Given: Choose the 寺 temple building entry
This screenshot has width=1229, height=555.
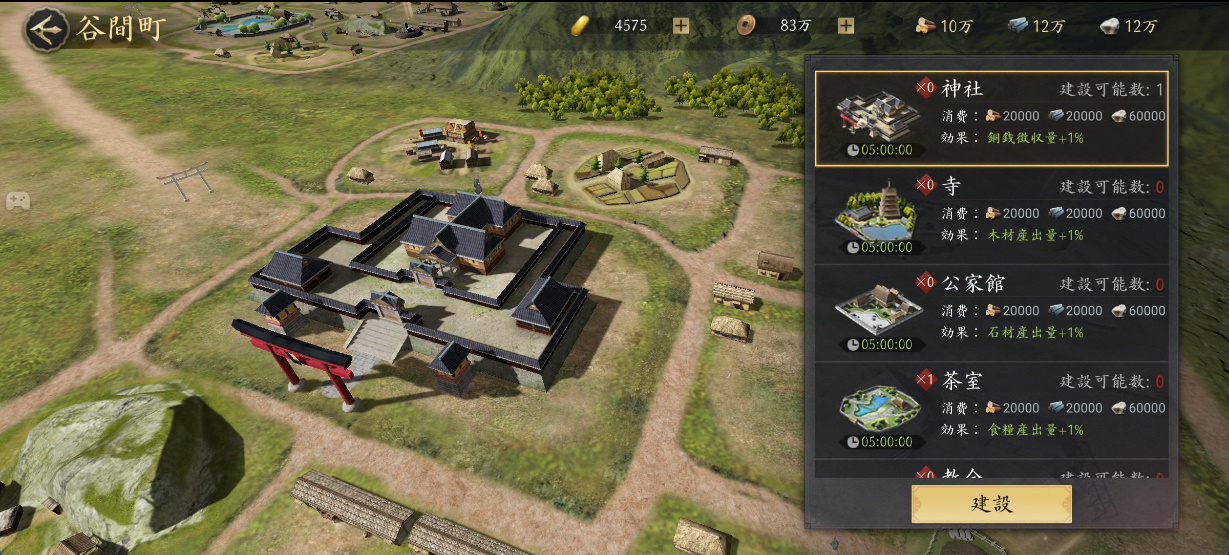Looking at the screenshot, I should [991, 215].
